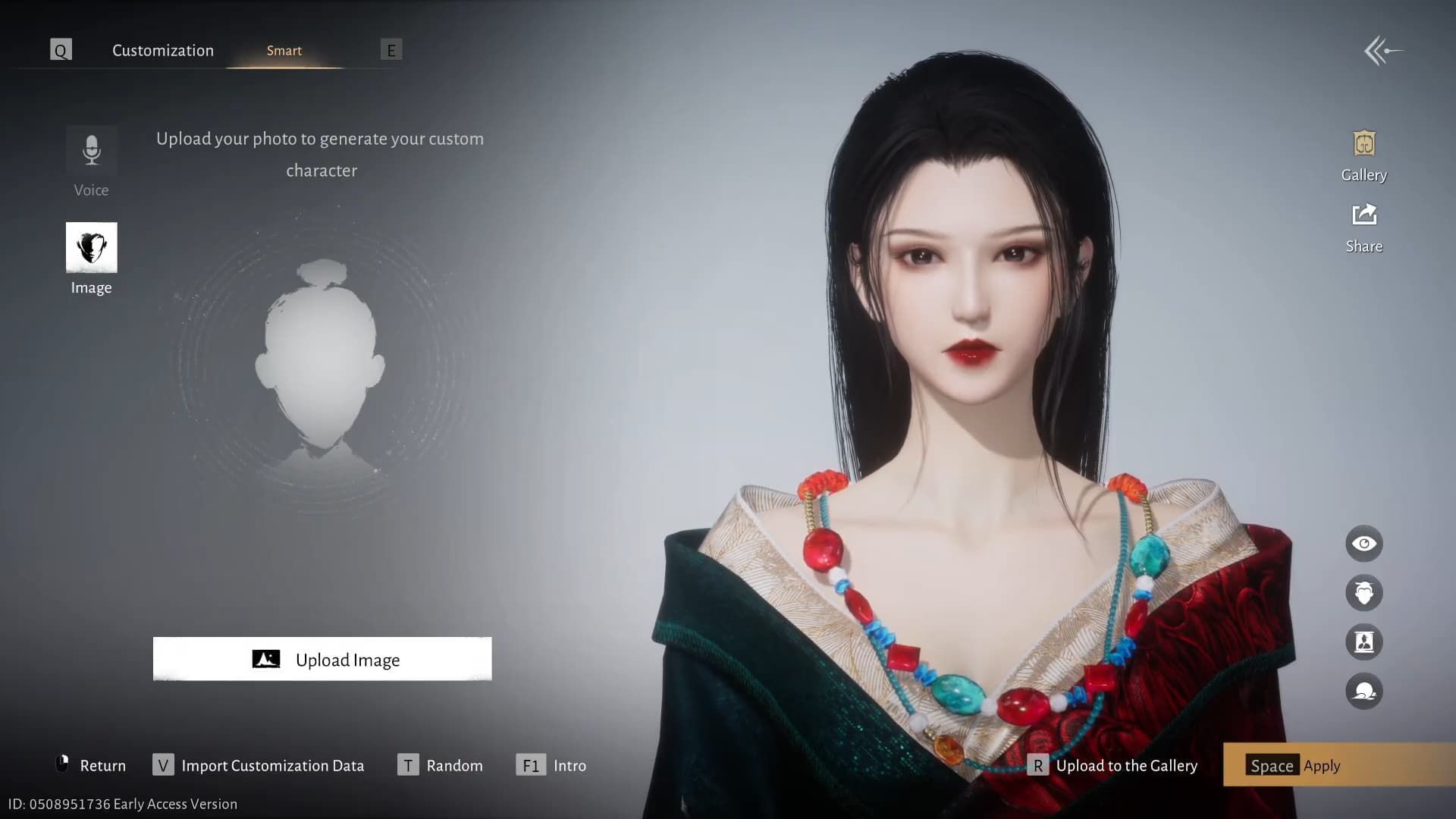This screenshot has height=819, width=1456.
Task: Go back using the top-right arrow
Action: [x=1382, y=52]
